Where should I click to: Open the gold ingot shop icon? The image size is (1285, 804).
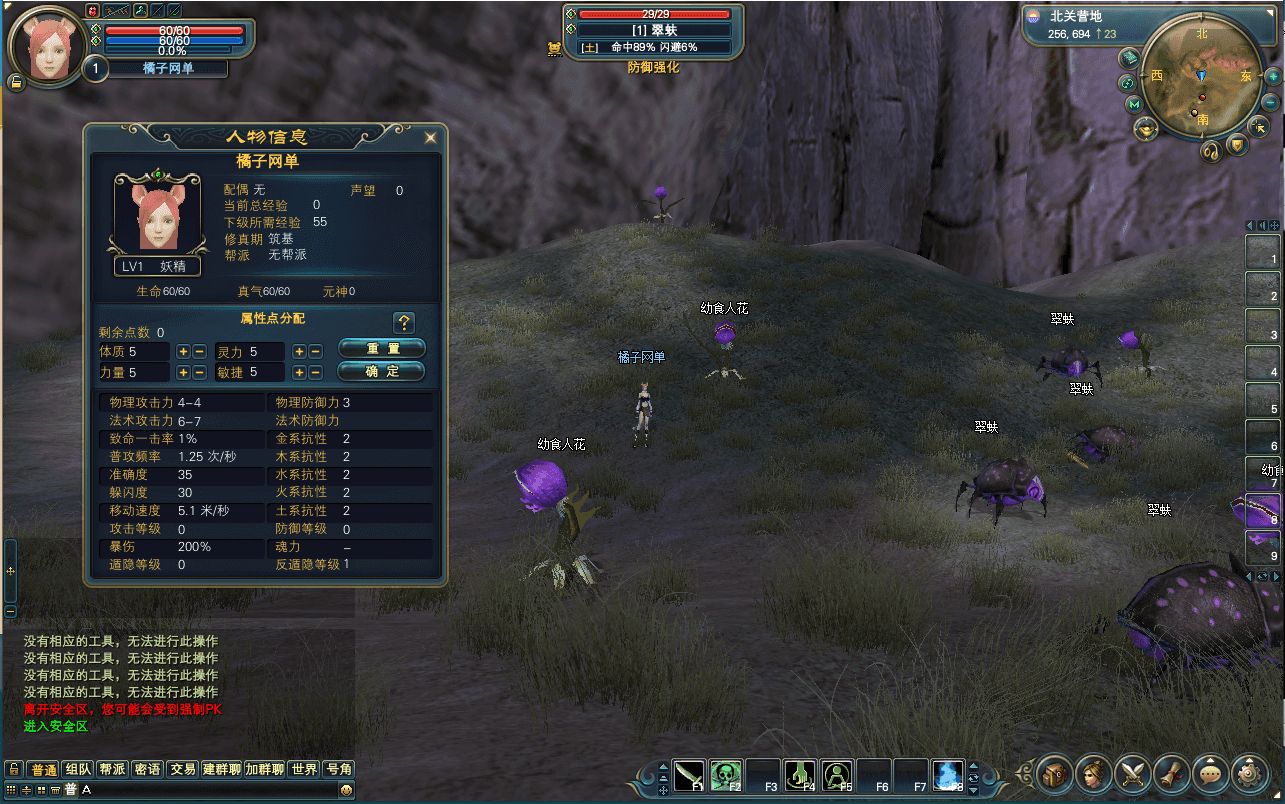[x=1144, y=128]
